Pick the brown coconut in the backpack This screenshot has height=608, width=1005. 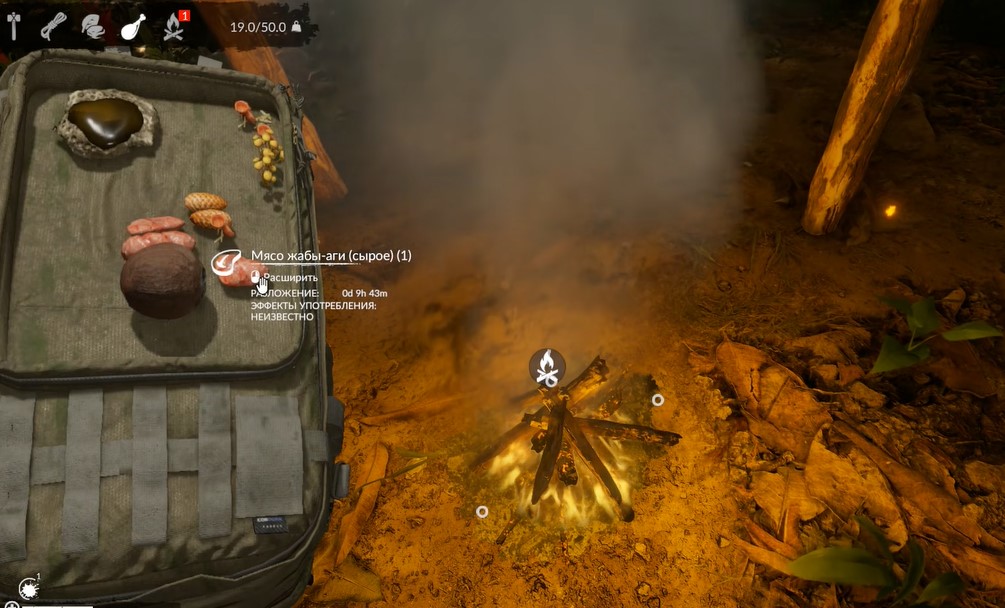[x=162, y=281]
